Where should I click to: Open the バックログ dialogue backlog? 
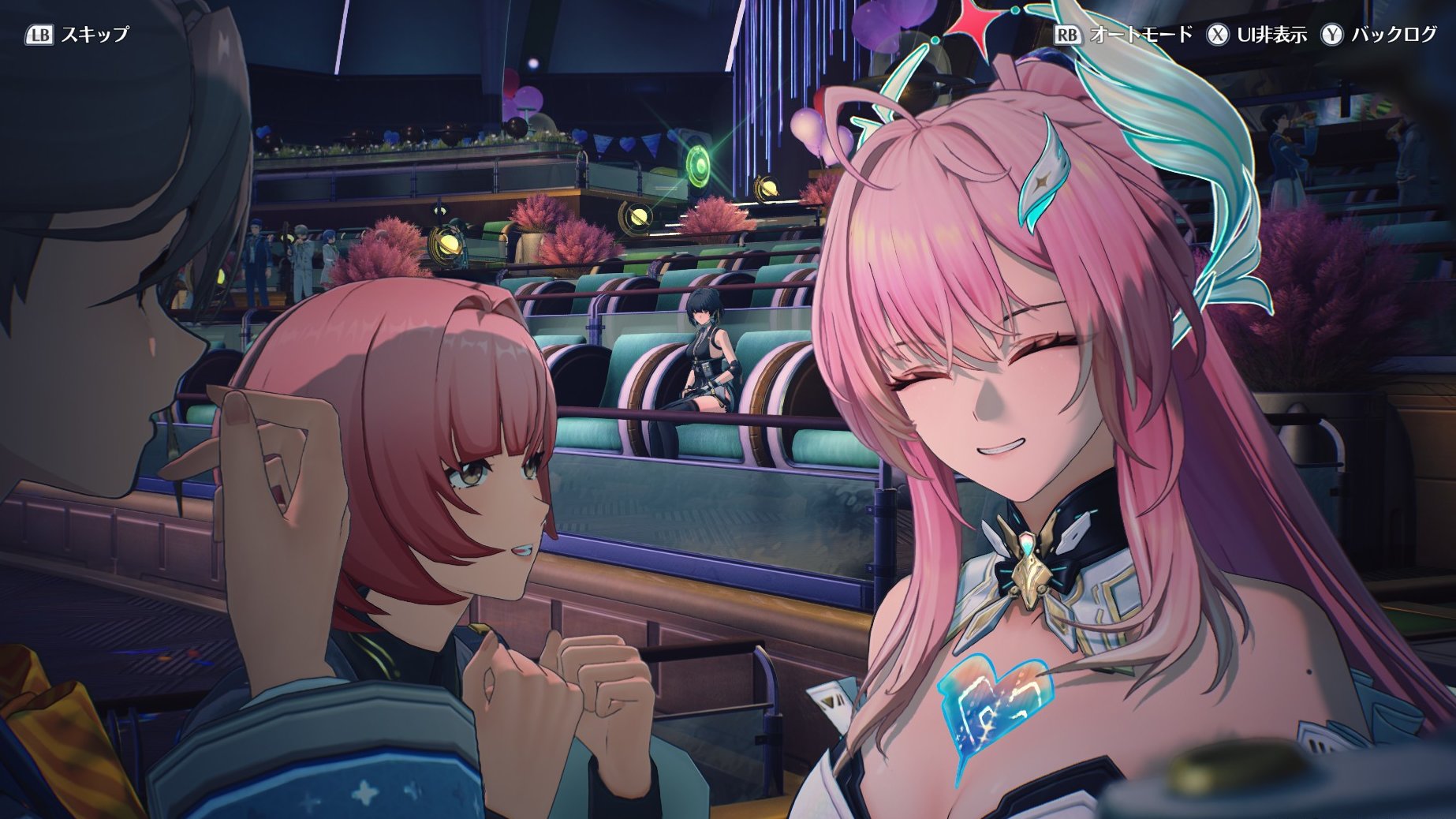coord(1379,35)
